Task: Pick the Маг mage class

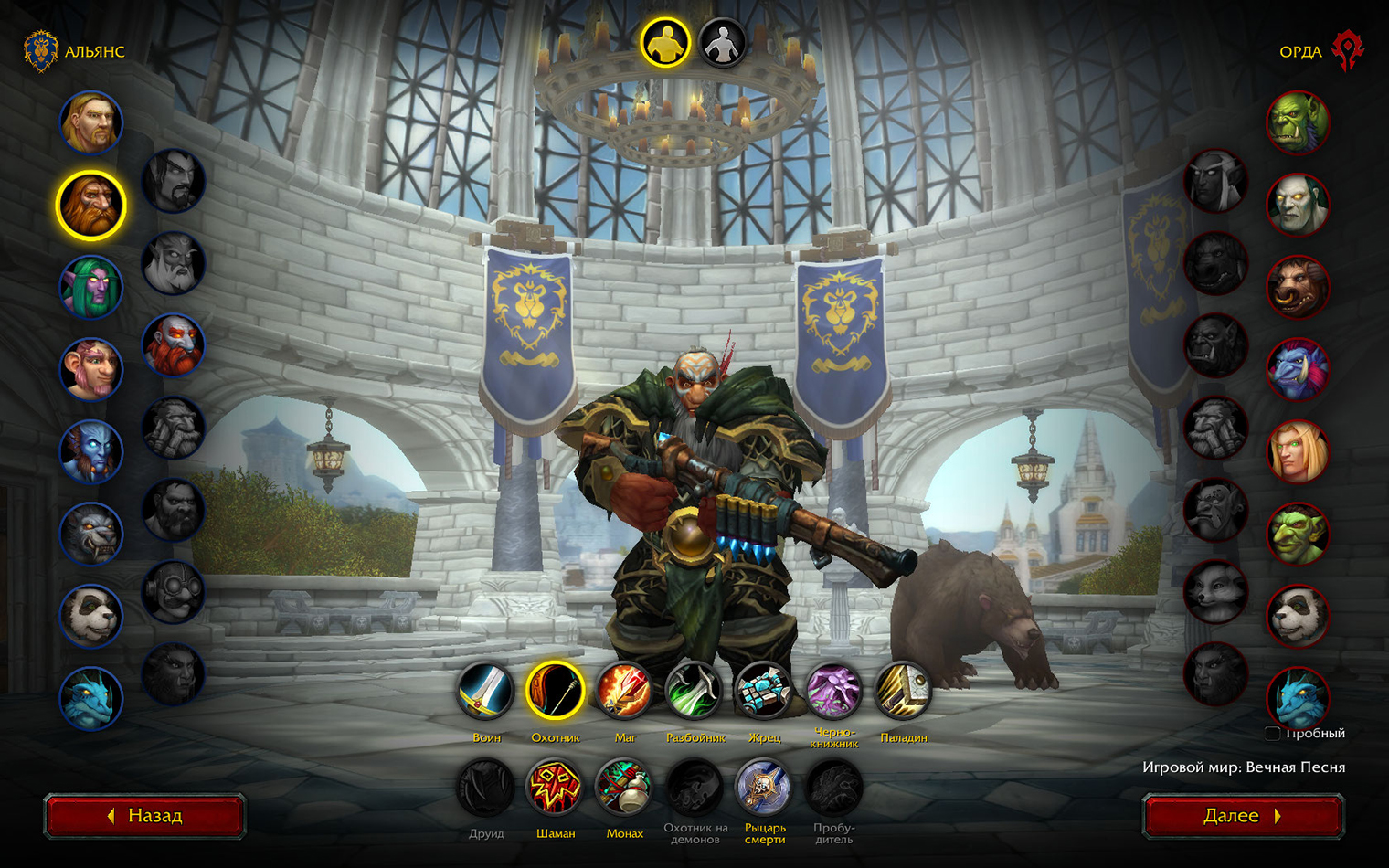Action: [x=624, y=692]
